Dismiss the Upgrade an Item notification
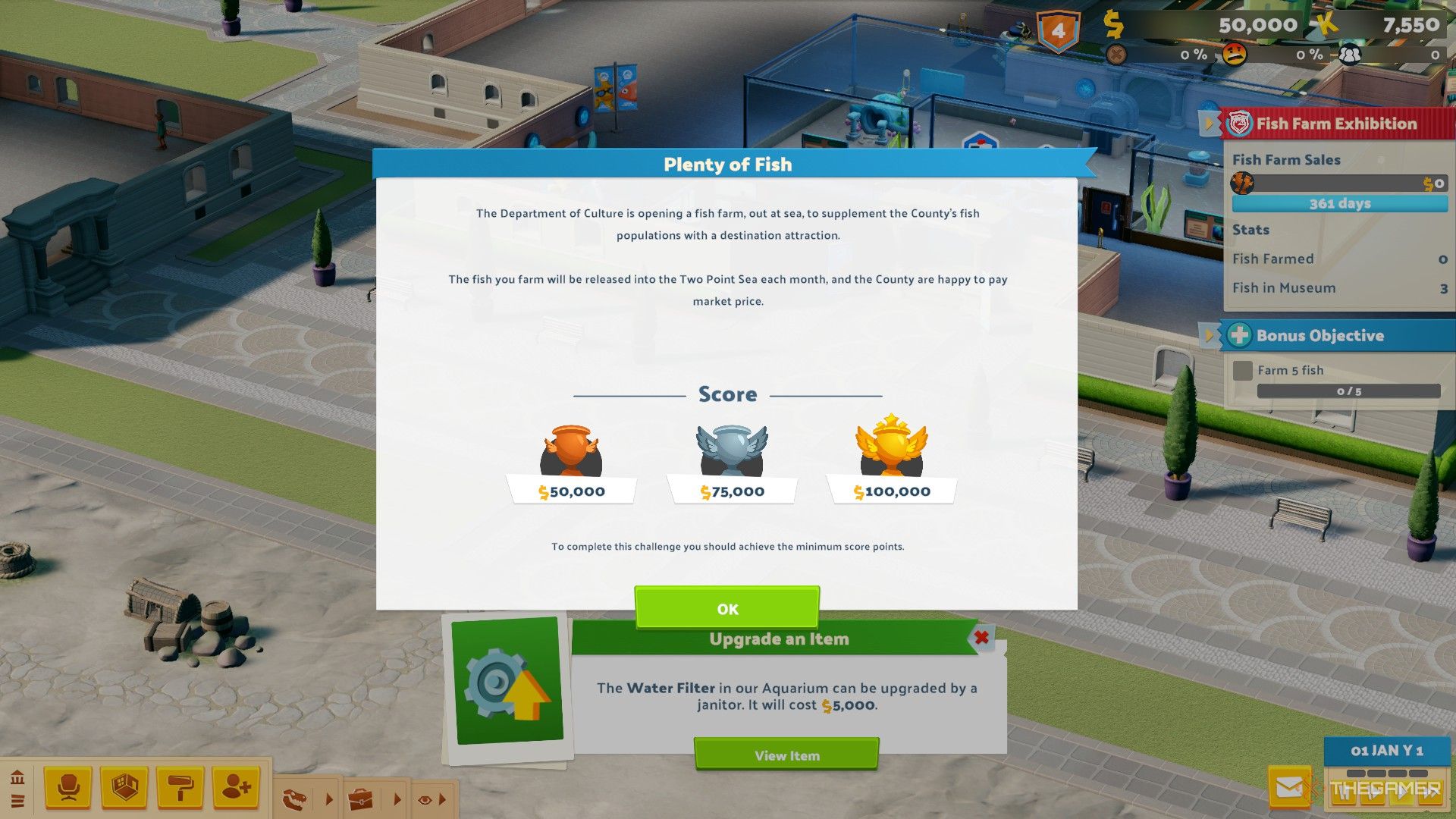This screenshot has height=819, width=1456. 981,639
